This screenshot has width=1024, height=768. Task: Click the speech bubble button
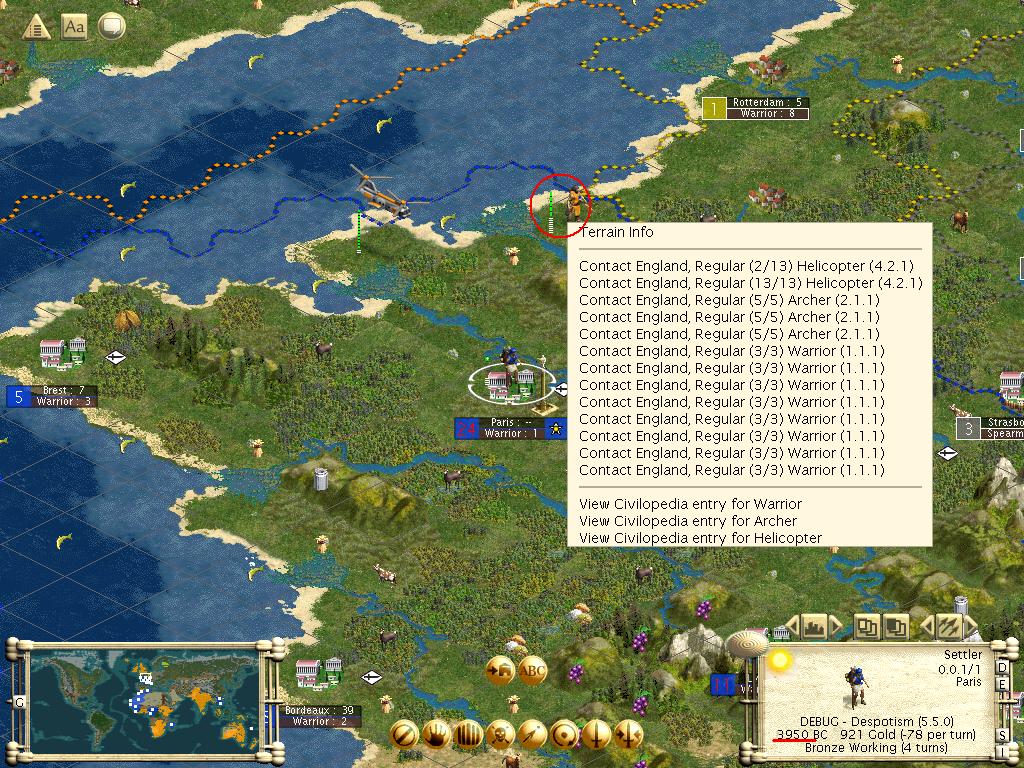(111, 27)
